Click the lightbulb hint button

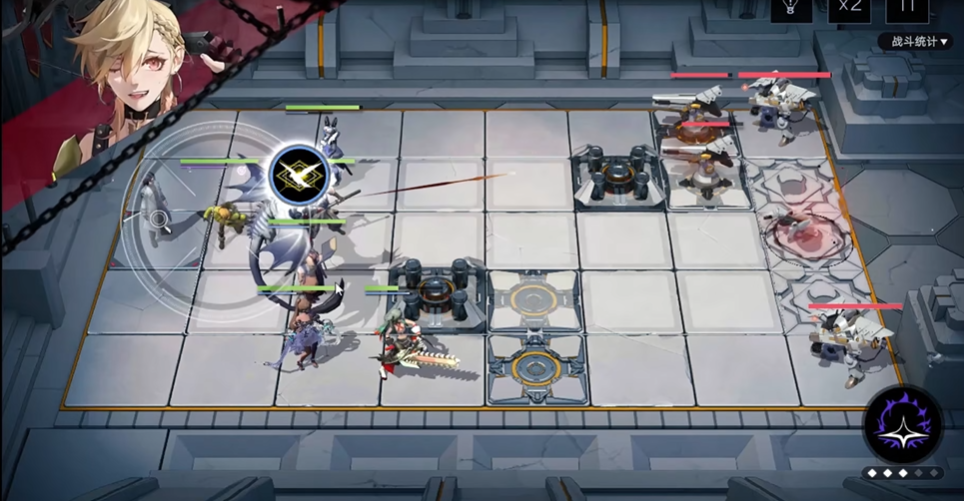(x=791, y=8)
